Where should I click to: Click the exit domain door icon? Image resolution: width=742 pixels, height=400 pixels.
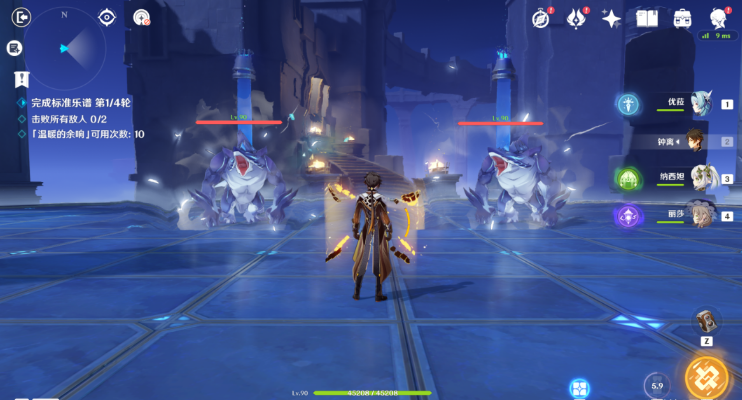[x=16, y=16]
